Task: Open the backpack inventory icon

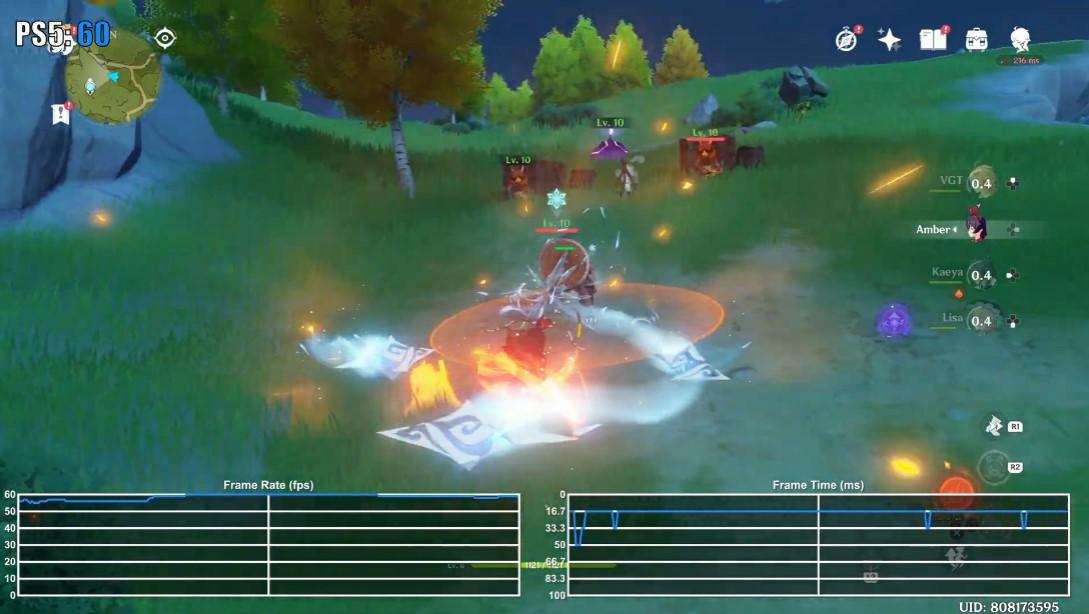Action: click(977, 40)
